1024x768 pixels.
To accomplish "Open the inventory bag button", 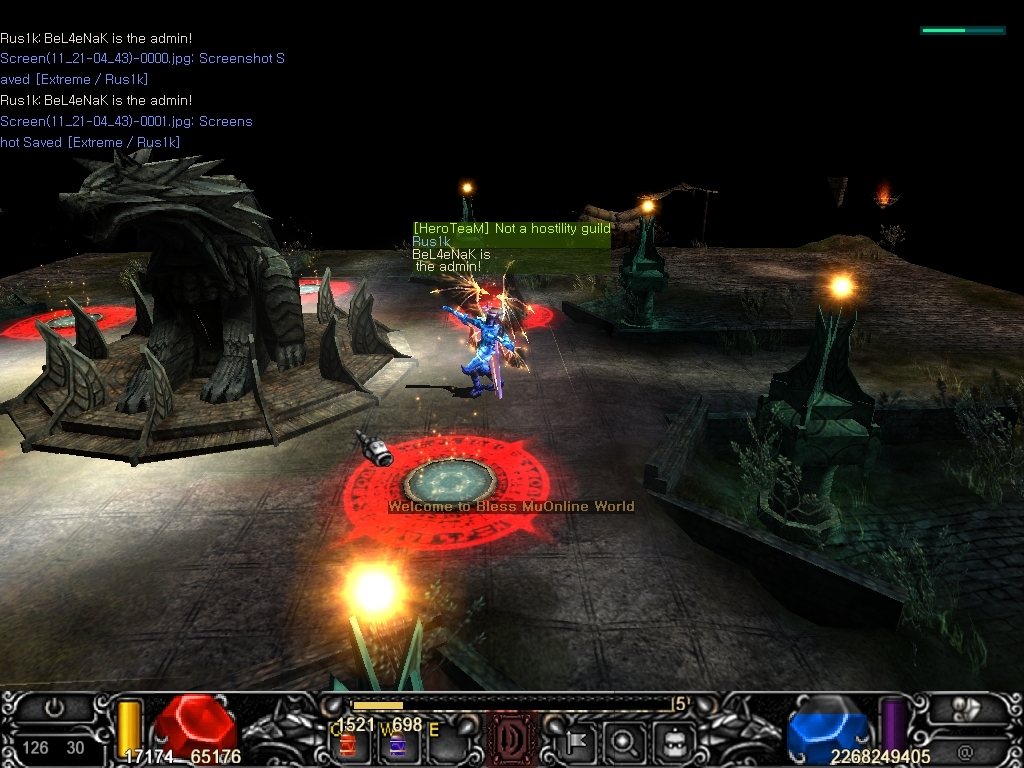I will [673, 742].
